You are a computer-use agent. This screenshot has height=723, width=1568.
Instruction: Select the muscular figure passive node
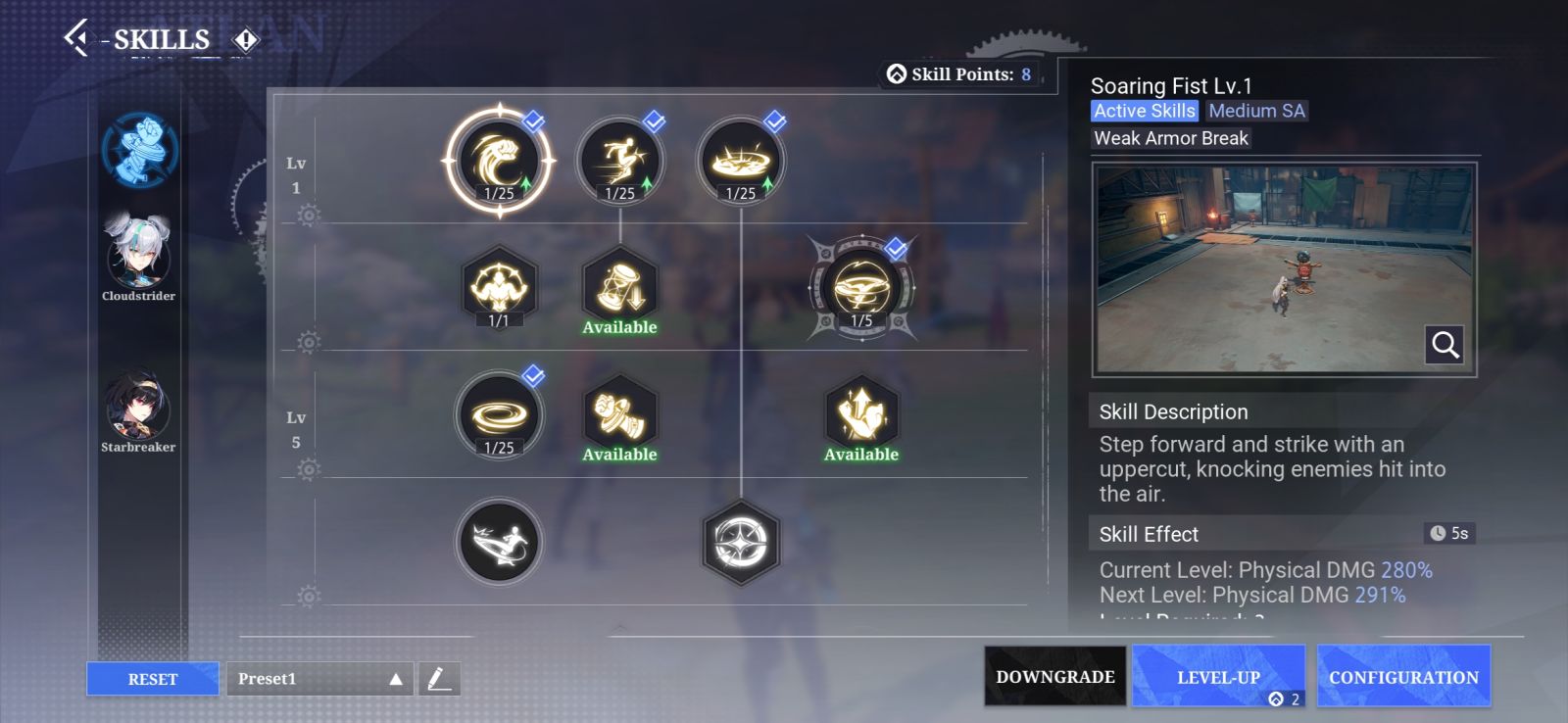coord(499,286)
